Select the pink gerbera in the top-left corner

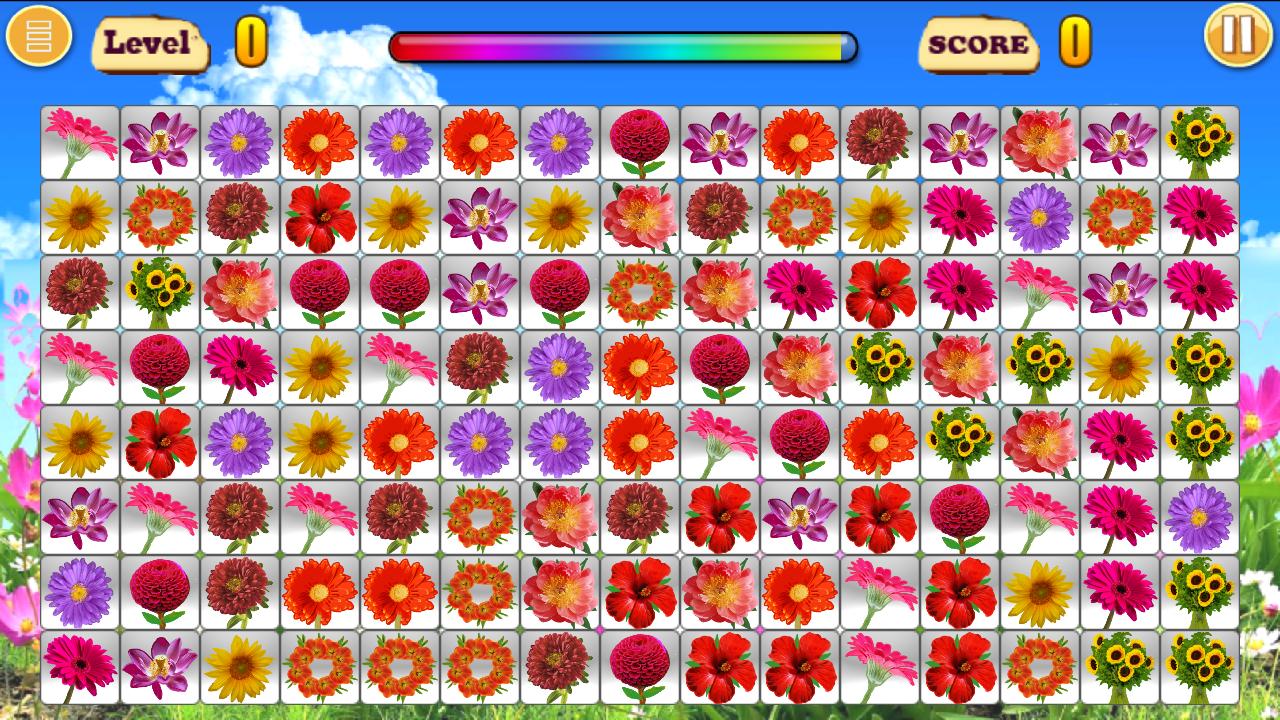(x=78, y=141)
